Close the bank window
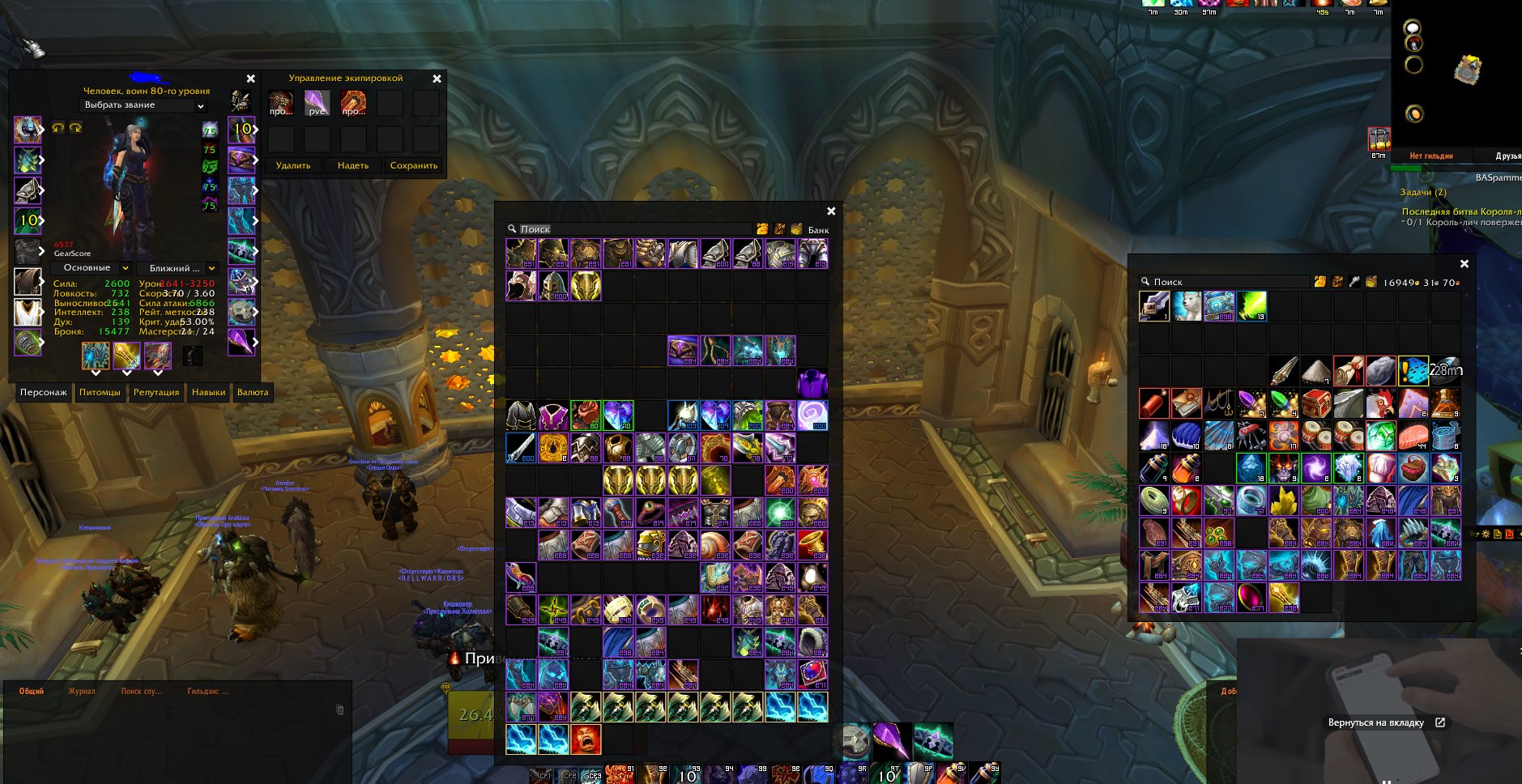1522x784 pixels. click(831, 211)
